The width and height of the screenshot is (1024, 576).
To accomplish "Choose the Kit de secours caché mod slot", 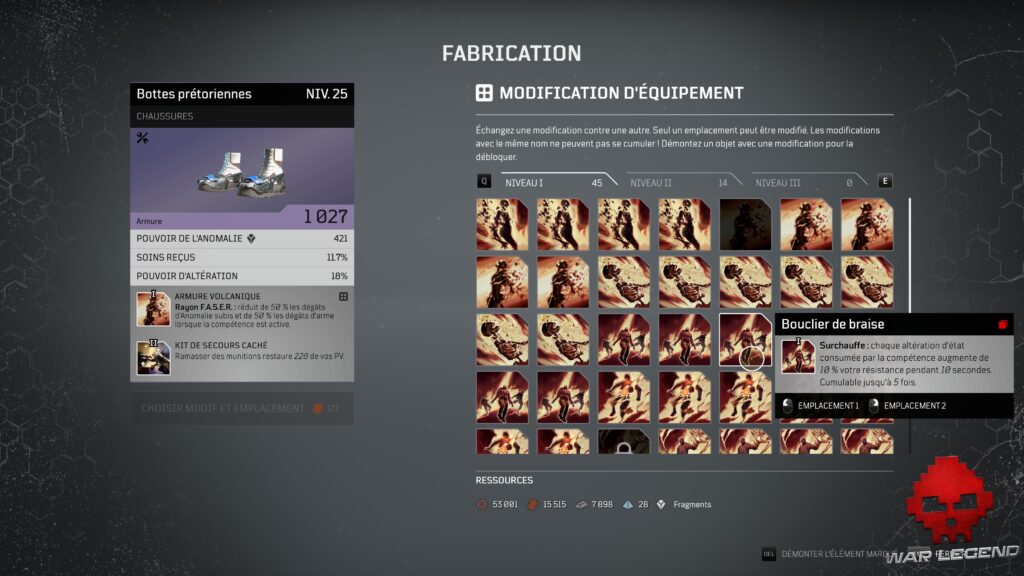I will [x=242, y=357].
